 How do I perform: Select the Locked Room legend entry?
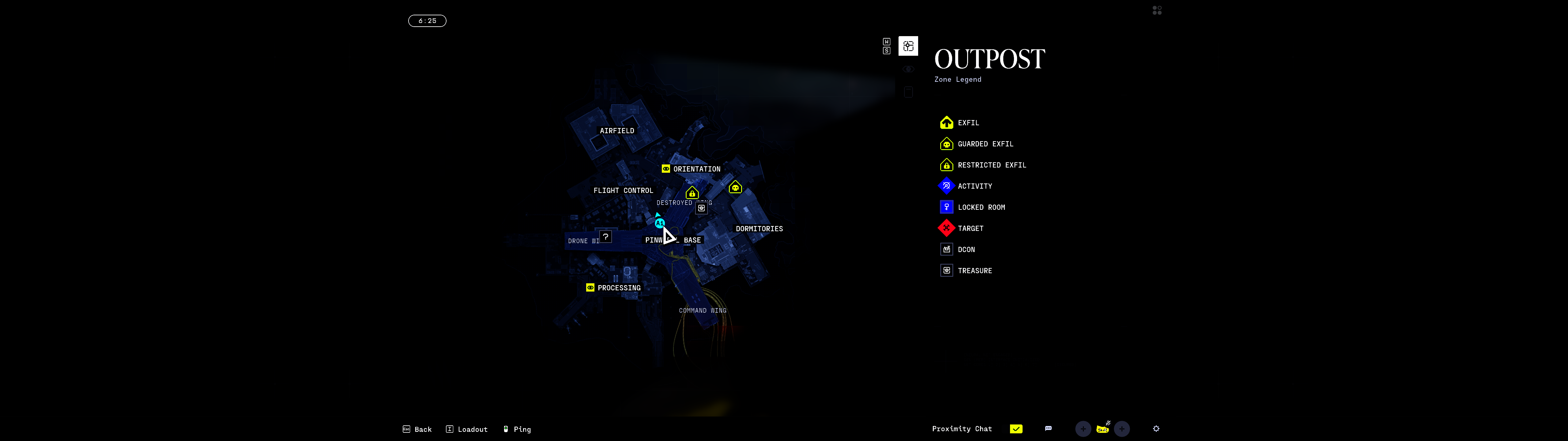coord(981,208)
